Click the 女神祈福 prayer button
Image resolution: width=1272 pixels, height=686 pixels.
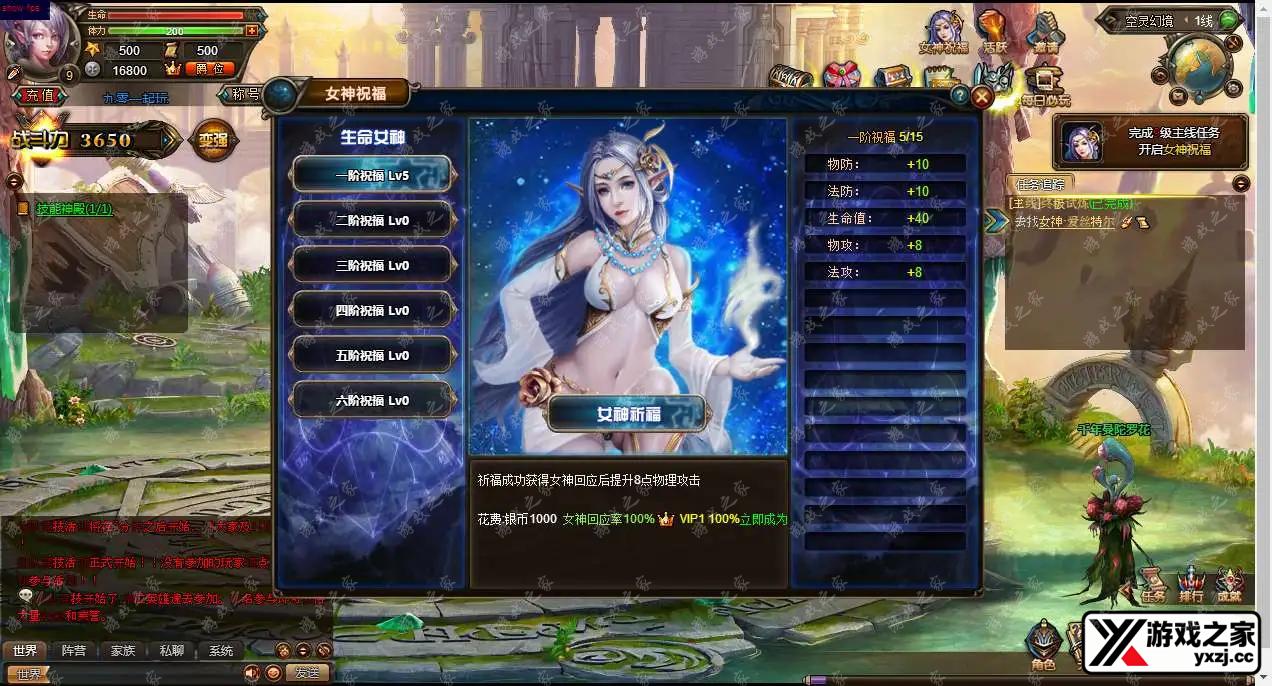click(627, 414)
